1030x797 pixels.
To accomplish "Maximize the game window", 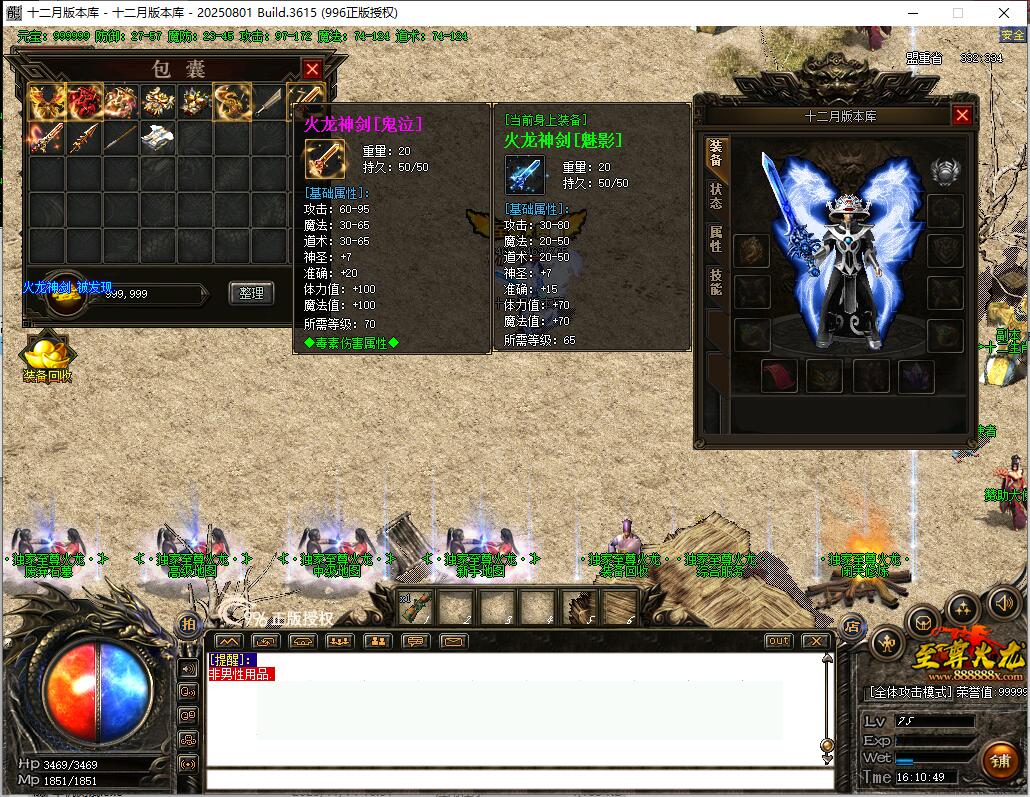I will pyautogui.click(x=957, y=12).
